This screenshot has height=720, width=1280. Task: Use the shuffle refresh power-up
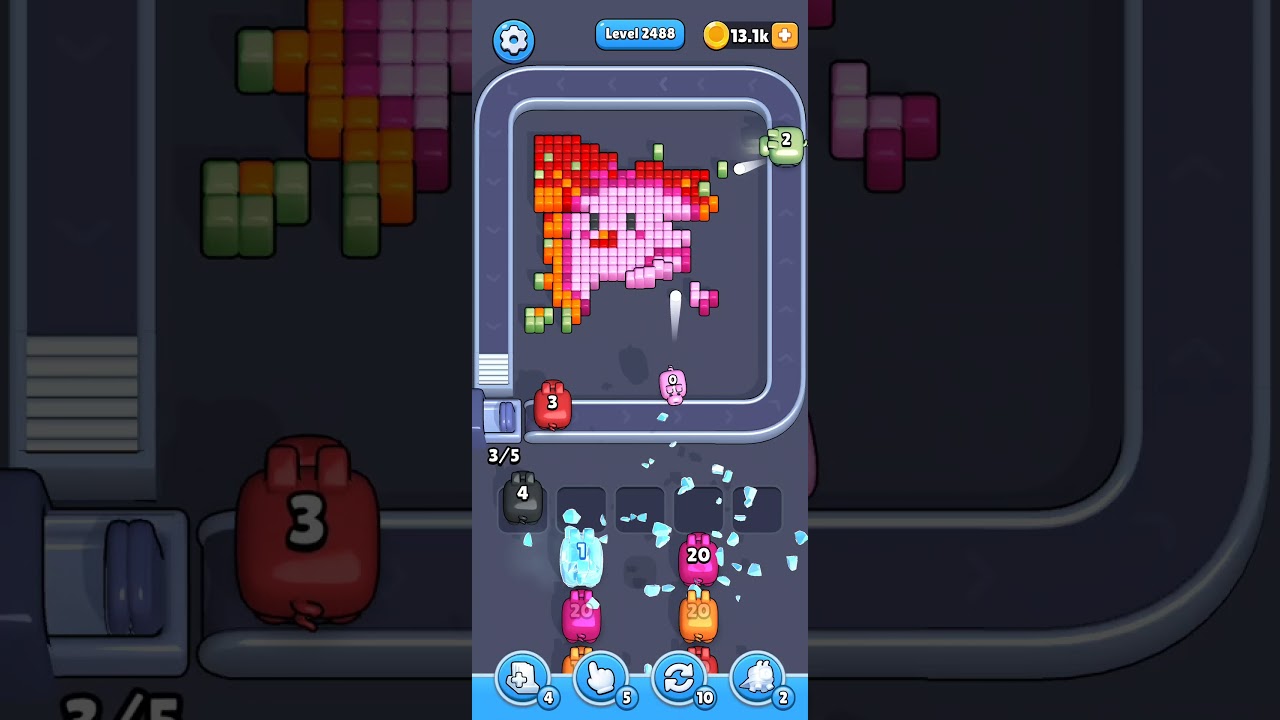[x=679, y=678]
